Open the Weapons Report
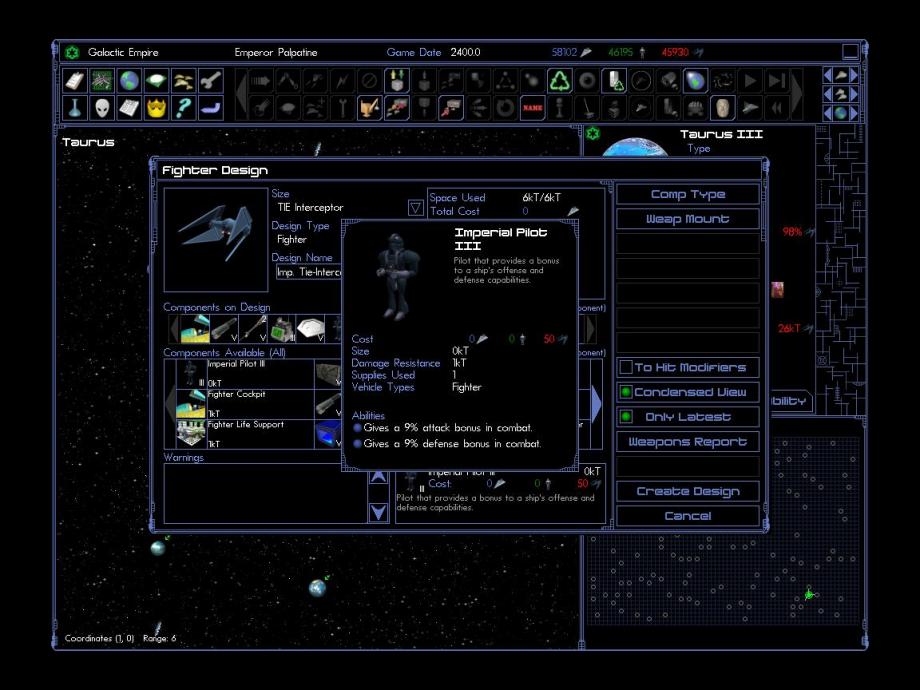 coord(687,442)
